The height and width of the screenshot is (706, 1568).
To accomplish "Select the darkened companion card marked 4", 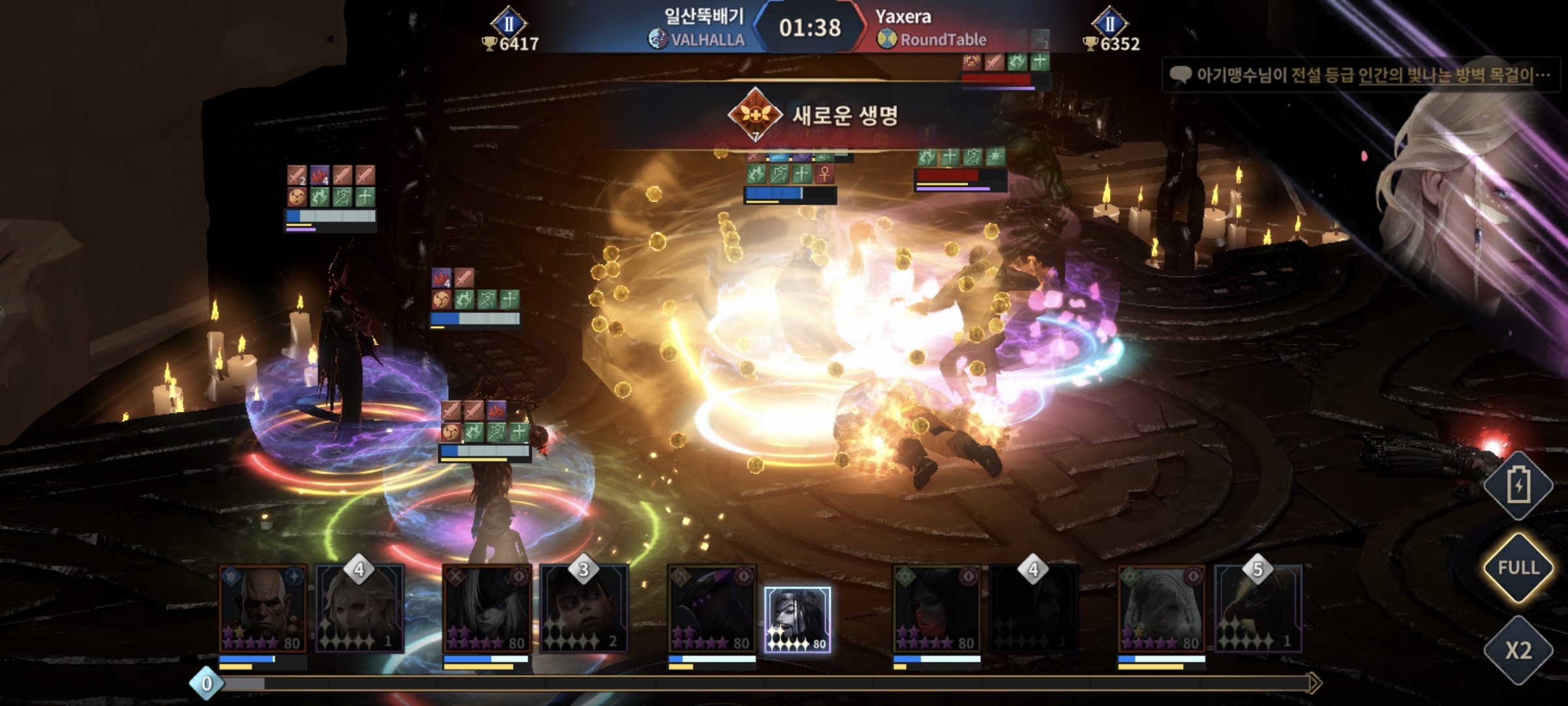I will pyautogui.click(x=1033, y=609).
